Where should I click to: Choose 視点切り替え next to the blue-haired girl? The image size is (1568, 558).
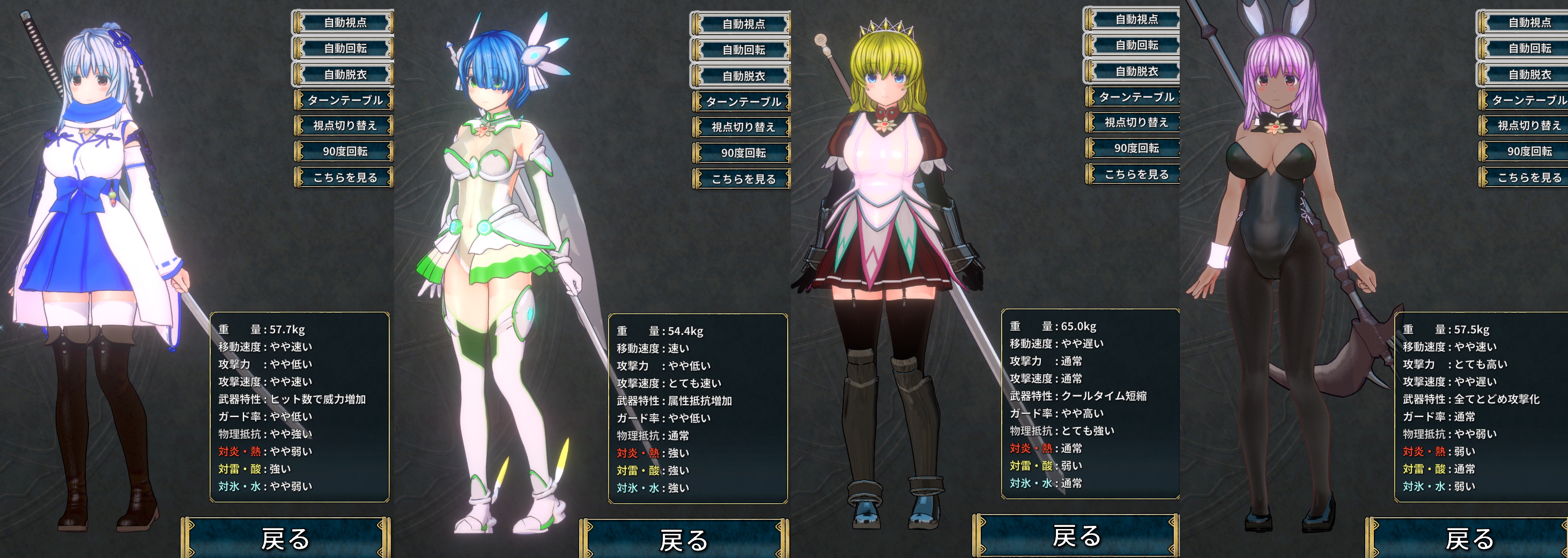(743, 127)
